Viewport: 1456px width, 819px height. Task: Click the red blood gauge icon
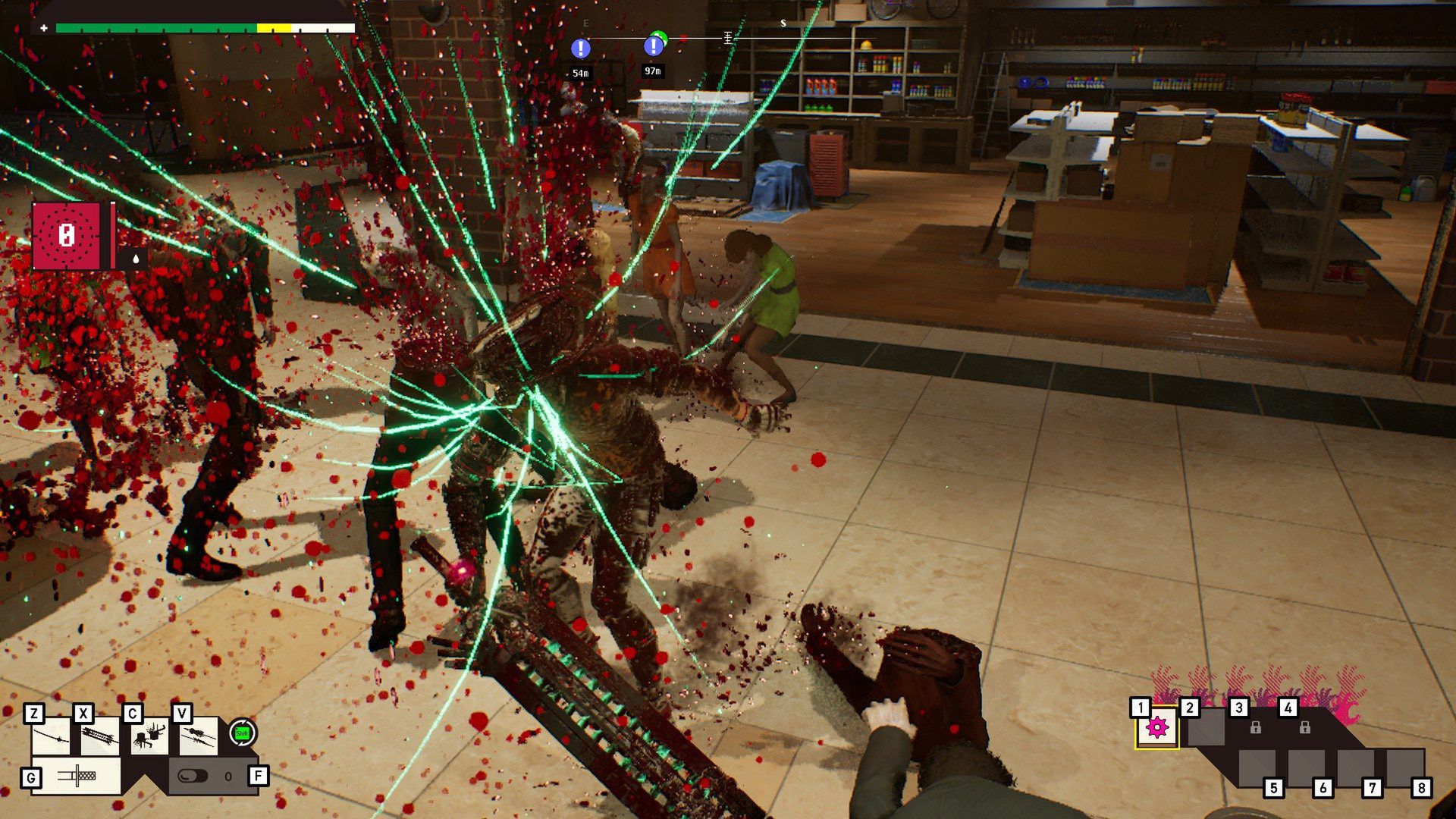pyautogui.click(x=67, y=236)
